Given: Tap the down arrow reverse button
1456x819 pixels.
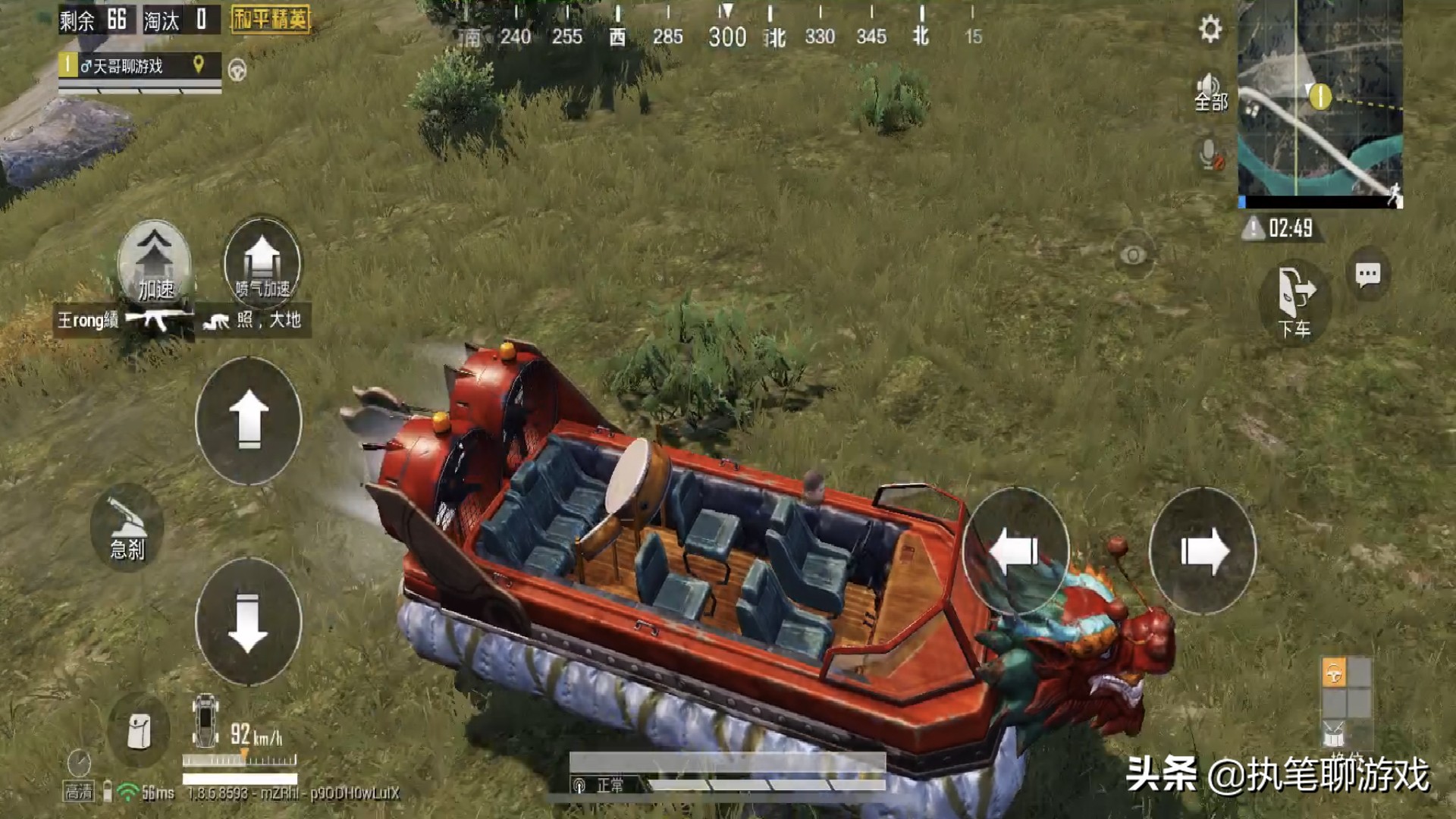Looking at the screenshot, I should [248, 622].
